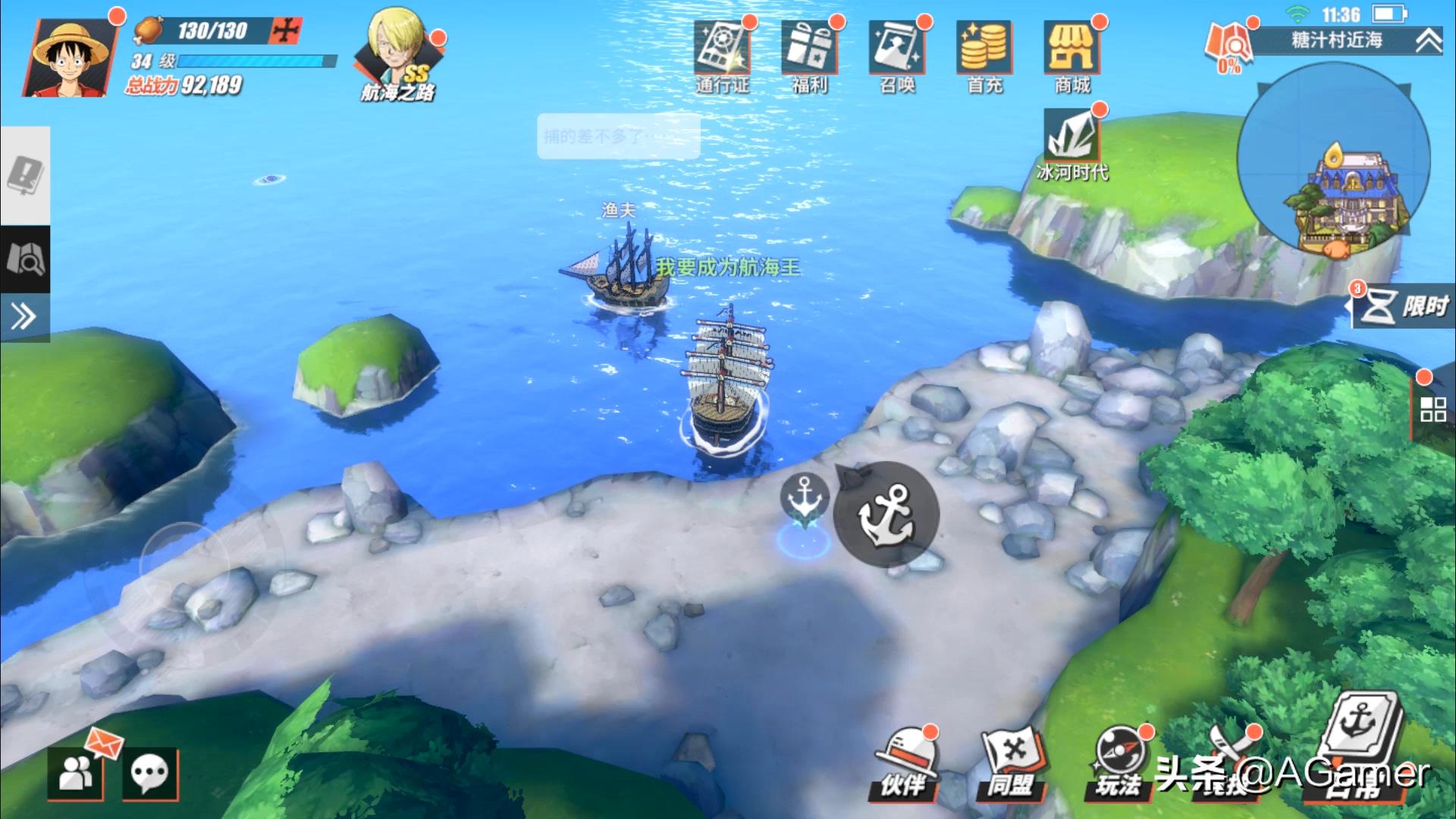This screenshot has height=819, width=1456.
Task: Open Luffy's player profile avatar
Action: pyautogui.click(x=70, y=59)
